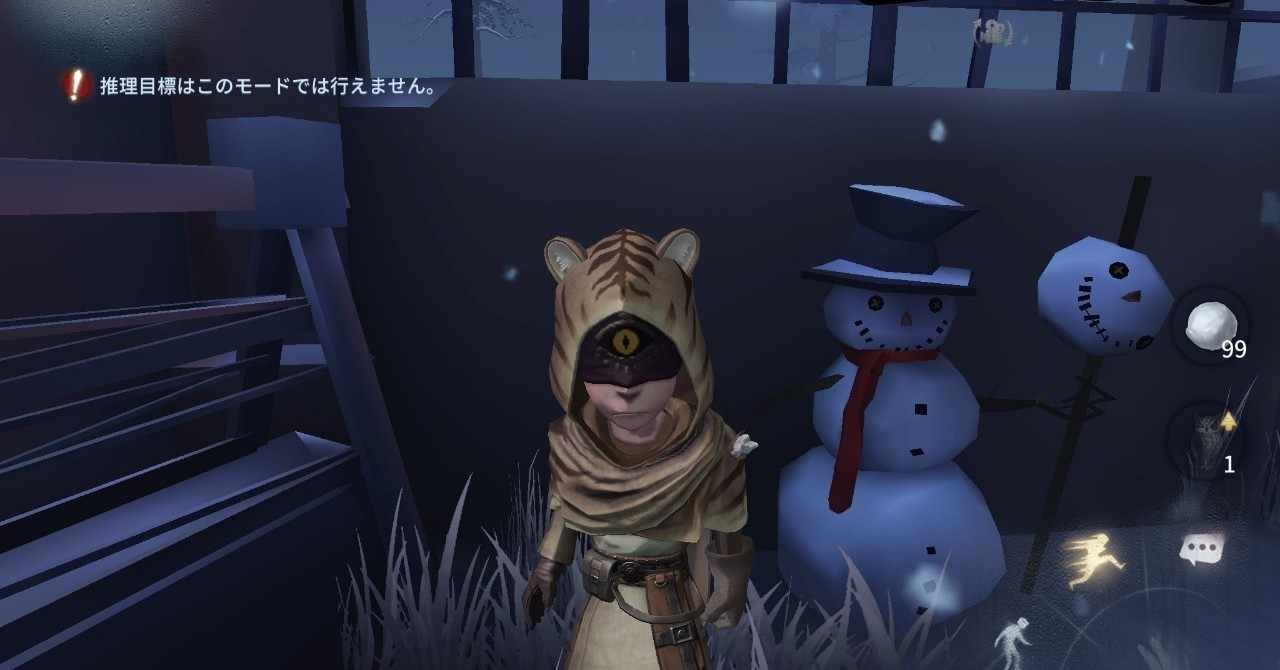Tap the glowing running figure icon

(x=1093, y=559)
